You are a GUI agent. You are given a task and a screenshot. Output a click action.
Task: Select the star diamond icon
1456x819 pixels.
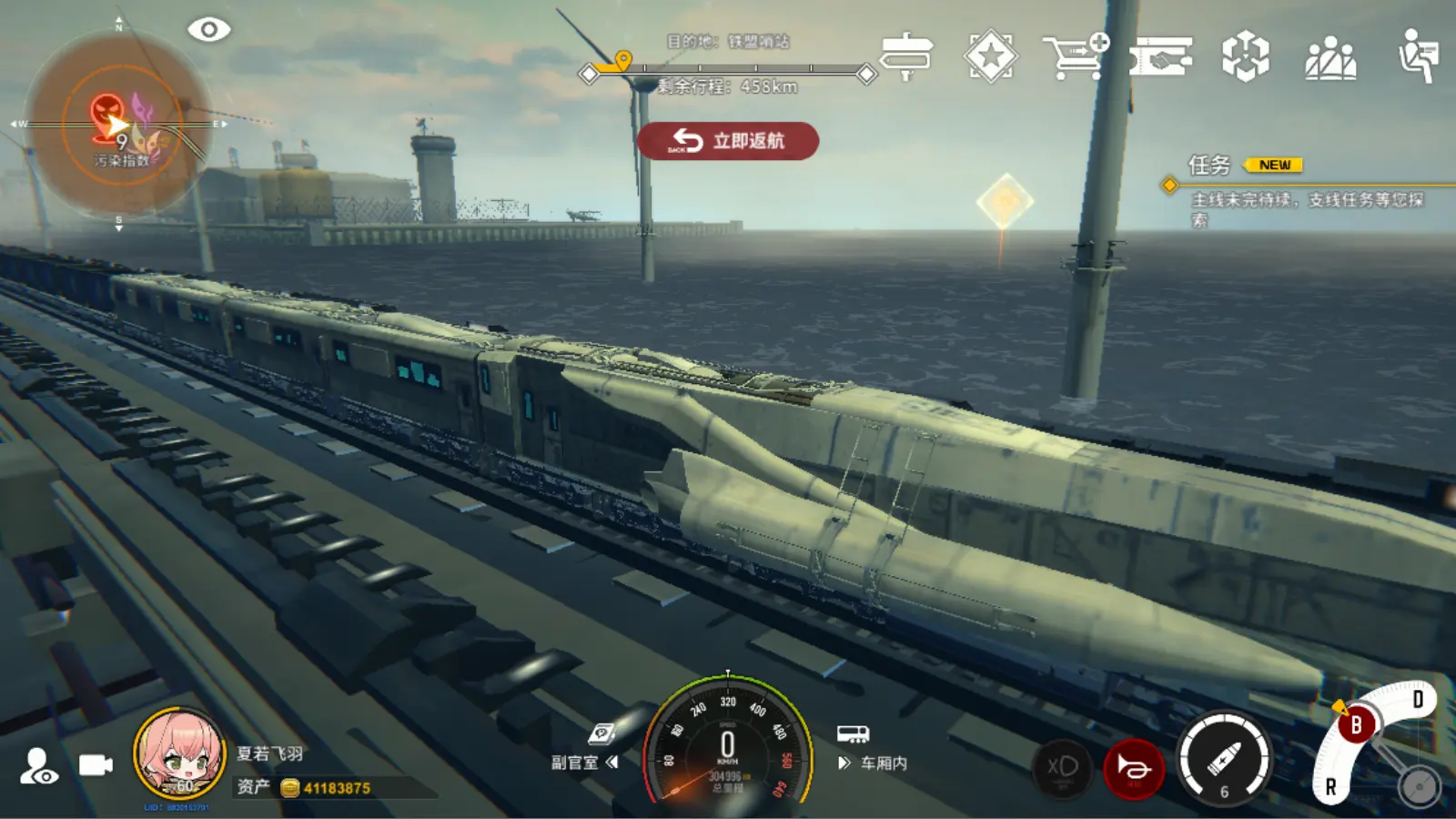pyautogui.click(x=990, y=56)
